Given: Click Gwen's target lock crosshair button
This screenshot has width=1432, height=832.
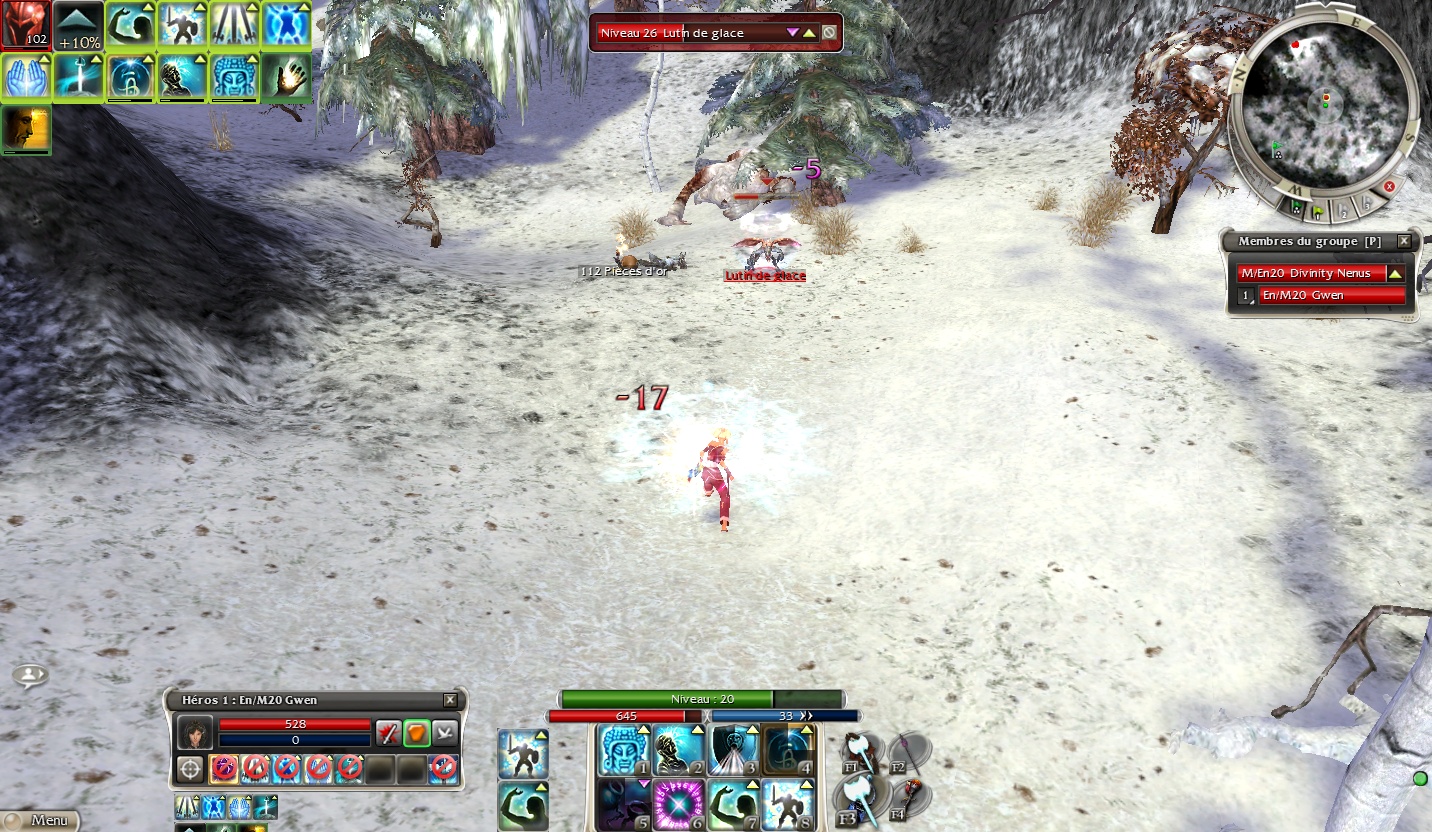Looking at the screenshot, I should 190,769.
